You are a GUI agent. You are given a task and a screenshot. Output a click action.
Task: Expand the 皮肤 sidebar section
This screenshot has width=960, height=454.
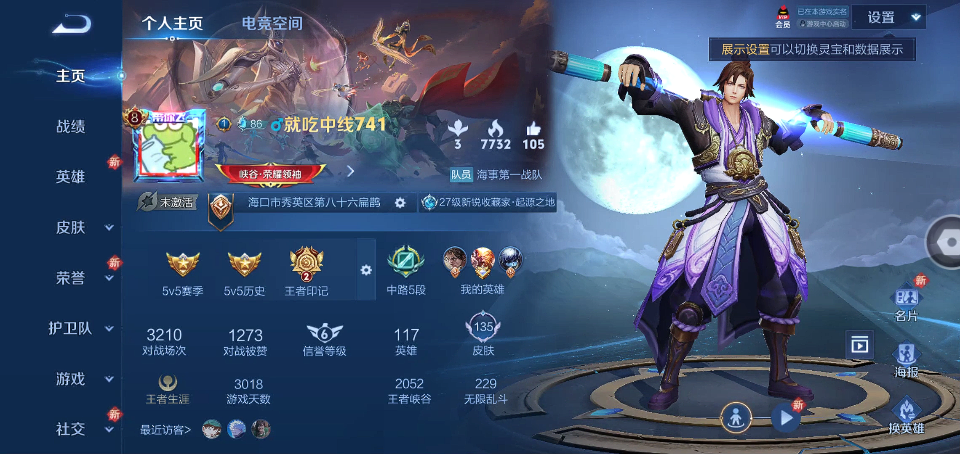72,227
